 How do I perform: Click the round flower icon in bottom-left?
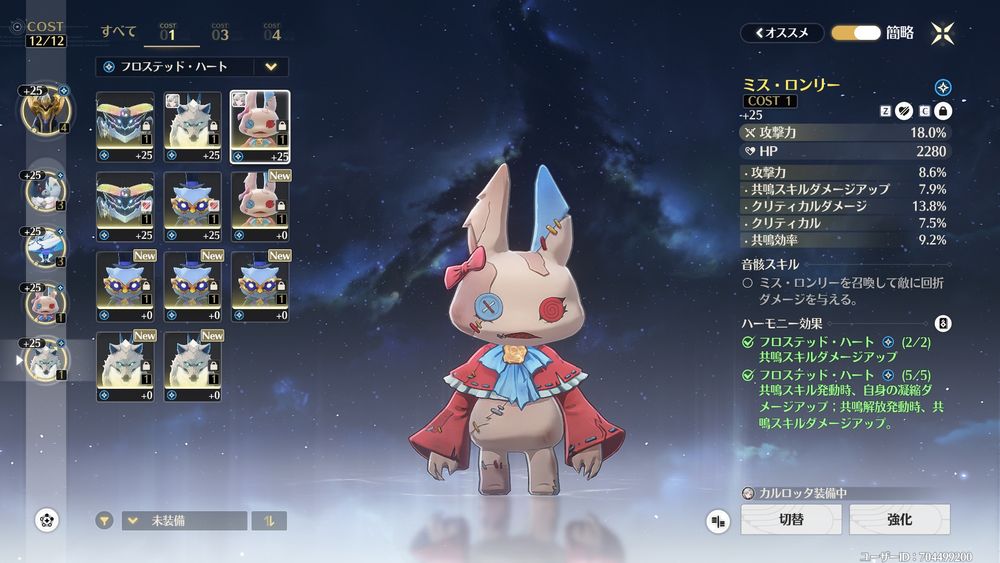pos(46,519)
